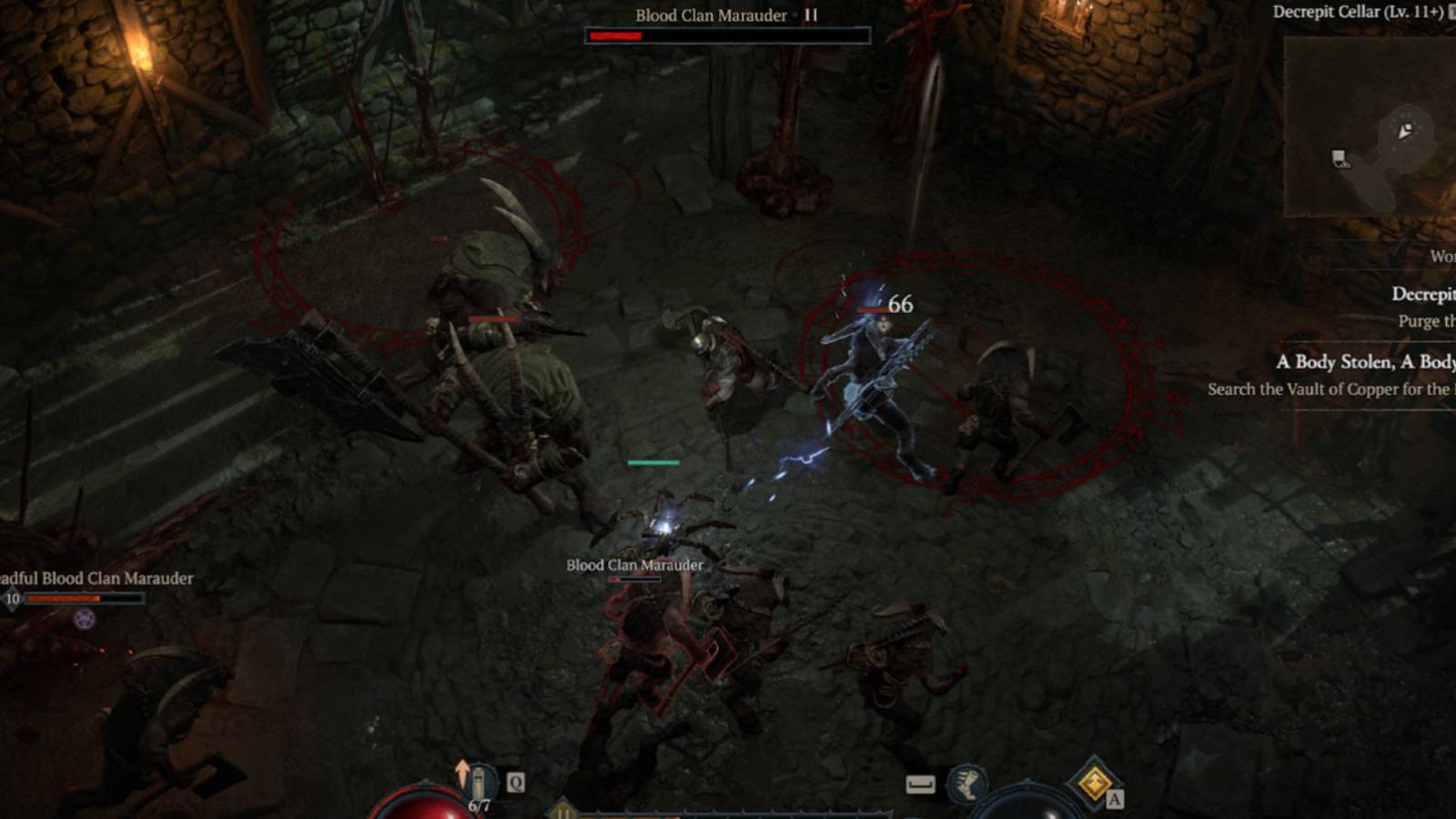1456x819 pixels.
Task: Click the Q keybind label
Action: (515, 781)
